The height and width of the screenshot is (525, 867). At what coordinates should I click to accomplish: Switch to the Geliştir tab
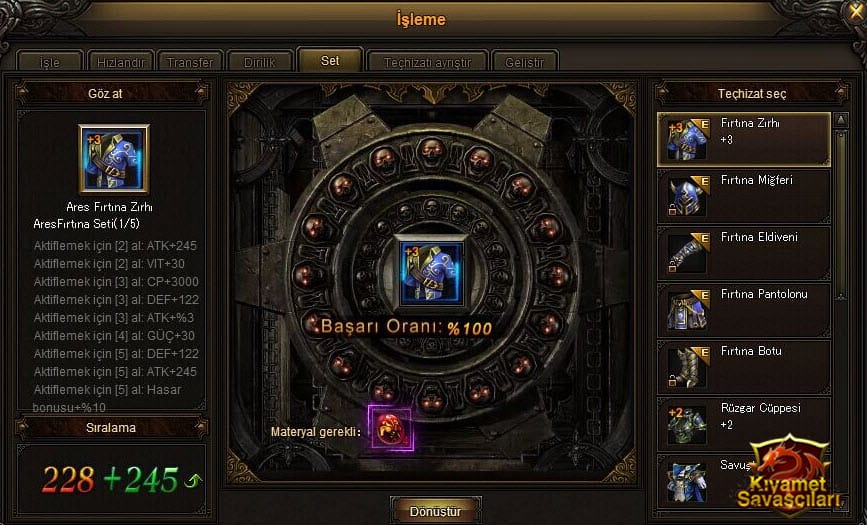[x=524, y=62]
